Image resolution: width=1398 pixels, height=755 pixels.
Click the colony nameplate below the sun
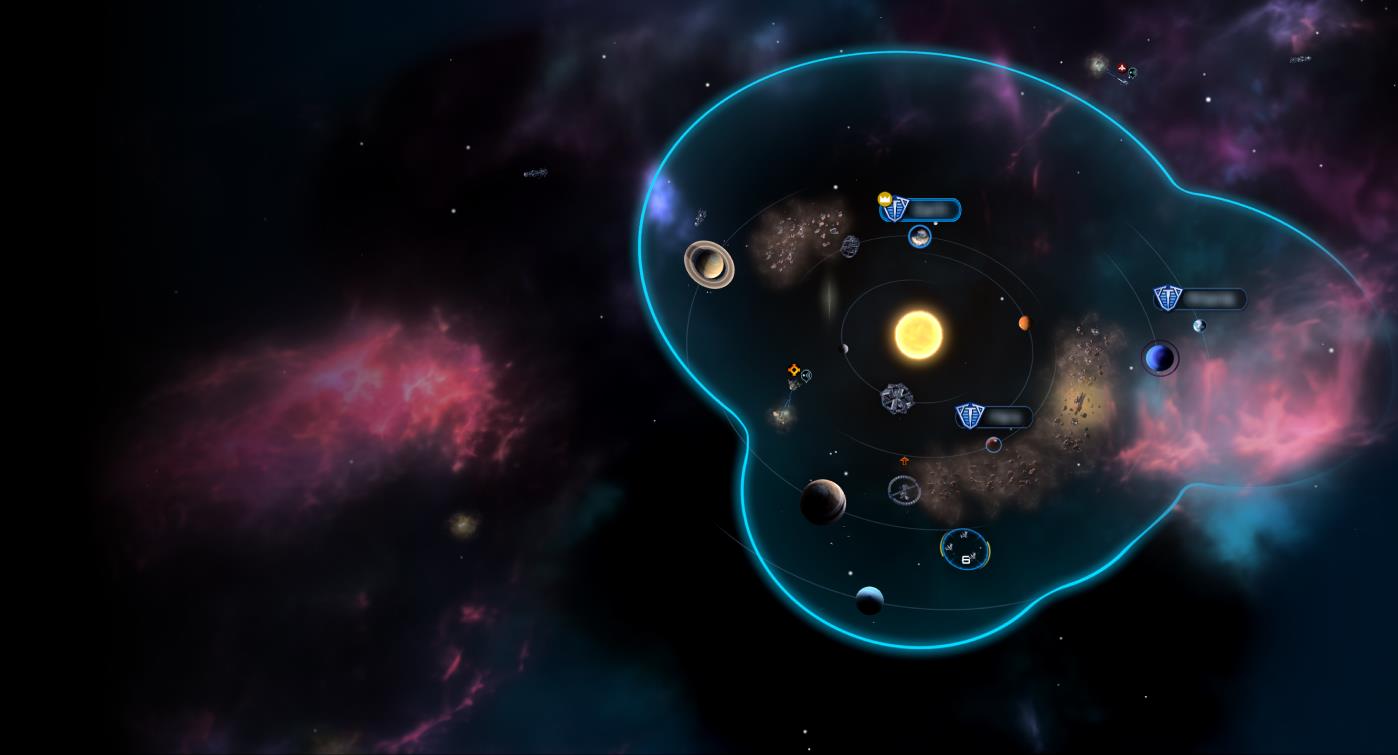pyautogui.click(x=993, y=416)
